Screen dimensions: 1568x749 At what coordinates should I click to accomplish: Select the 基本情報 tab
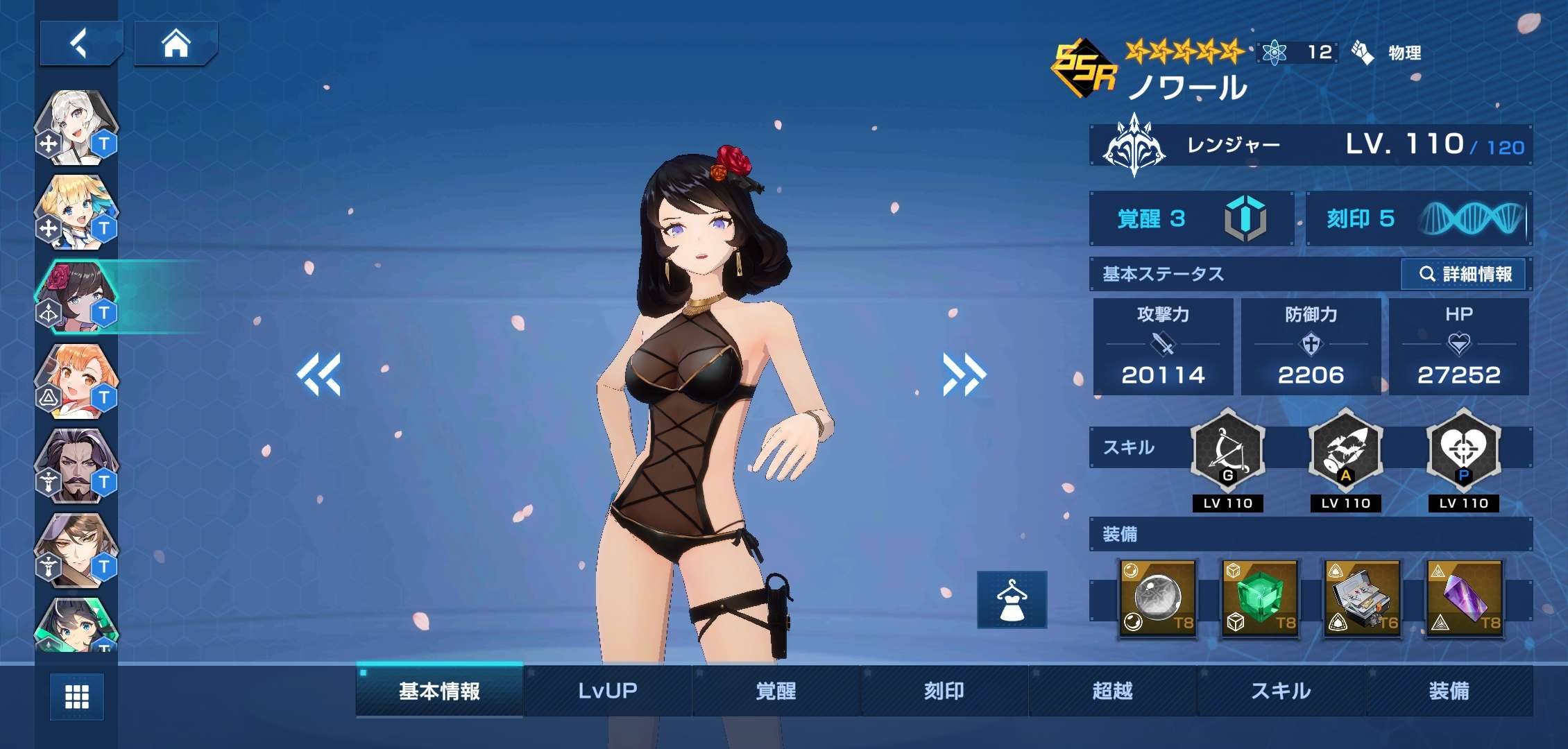(439, 691)
